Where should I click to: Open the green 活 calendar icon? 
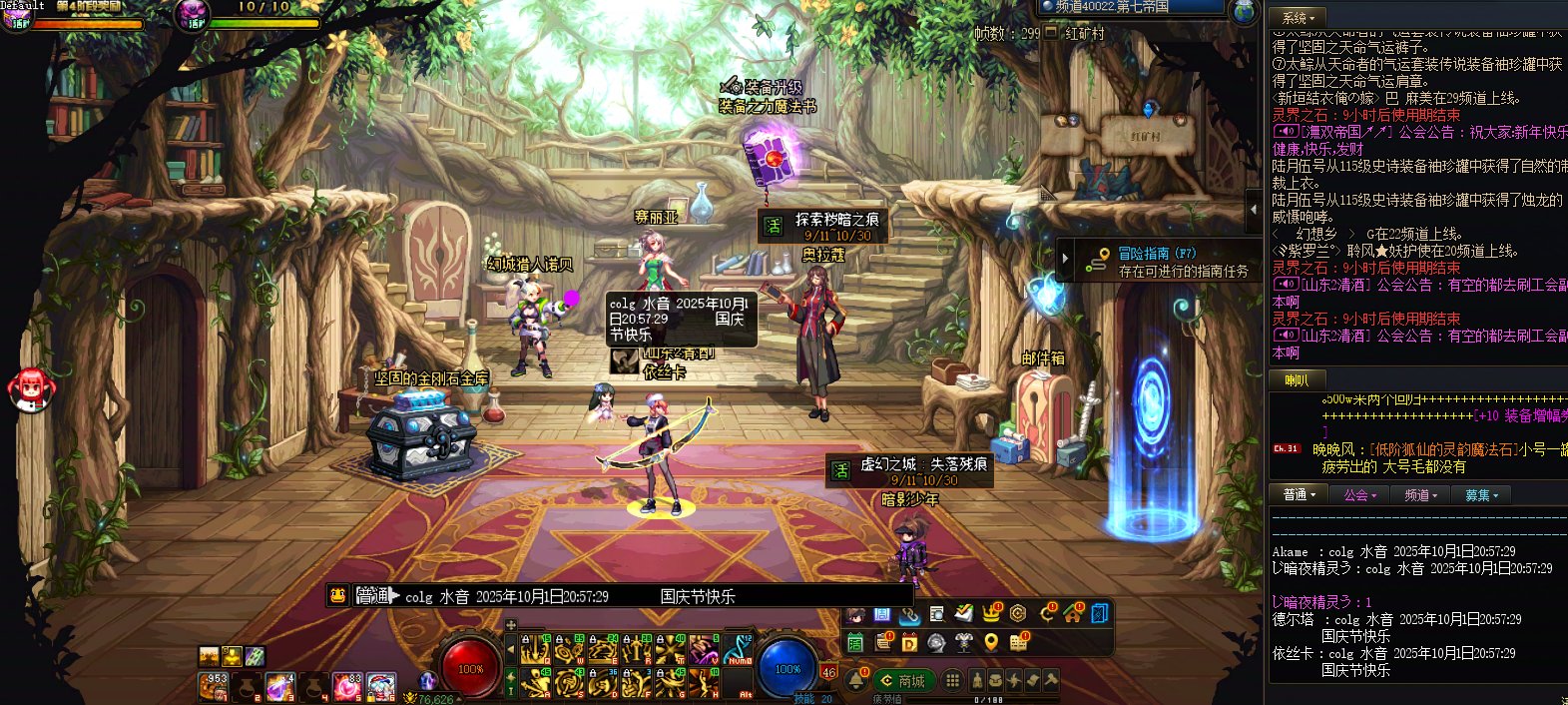(x=855, y=642)
